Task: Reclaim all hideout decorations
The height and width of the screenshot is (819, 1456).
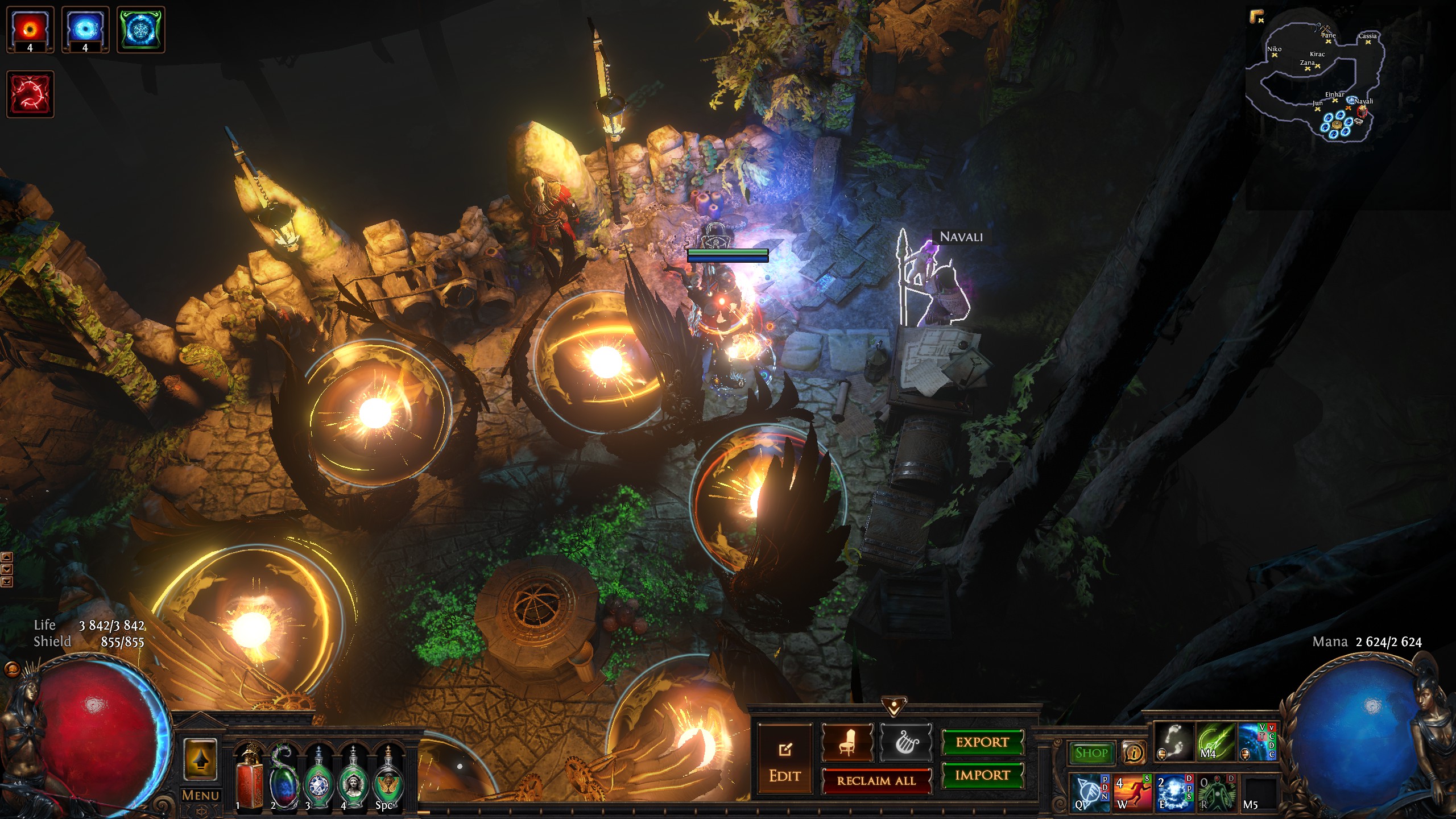Action: pos(876,781)
